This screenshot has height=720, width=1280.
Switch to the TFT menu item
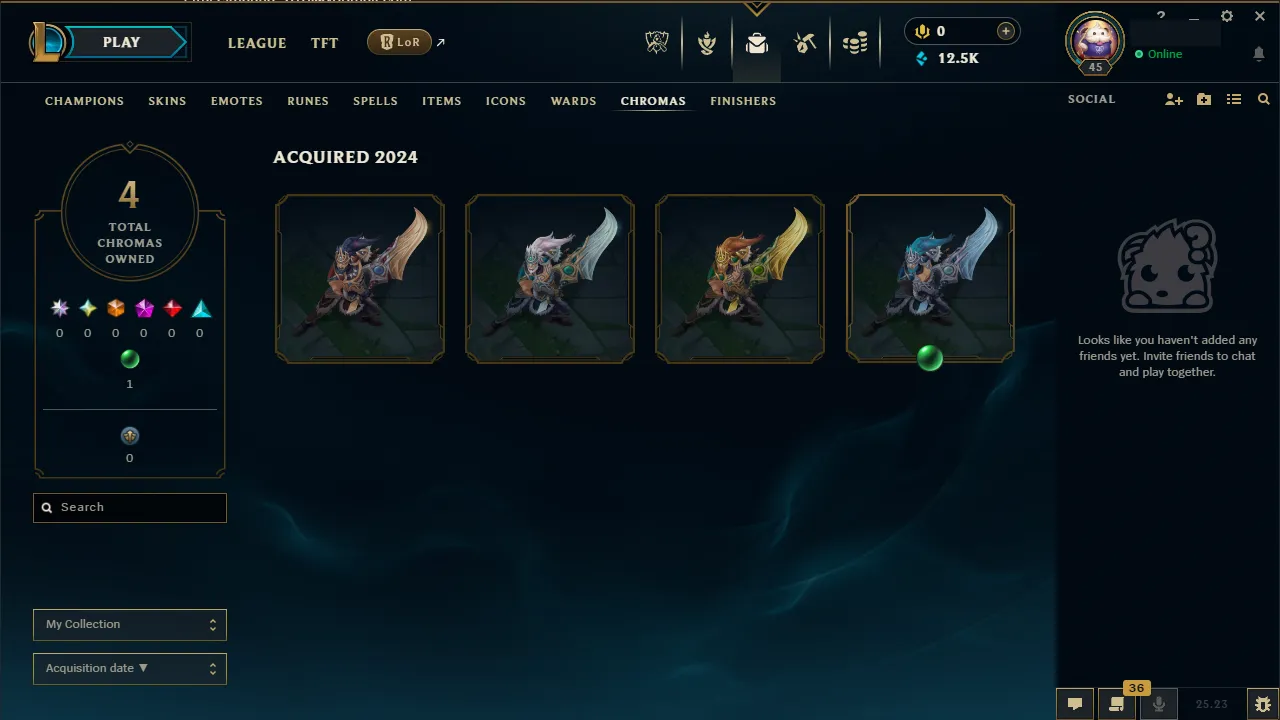(x=324, y=43)
